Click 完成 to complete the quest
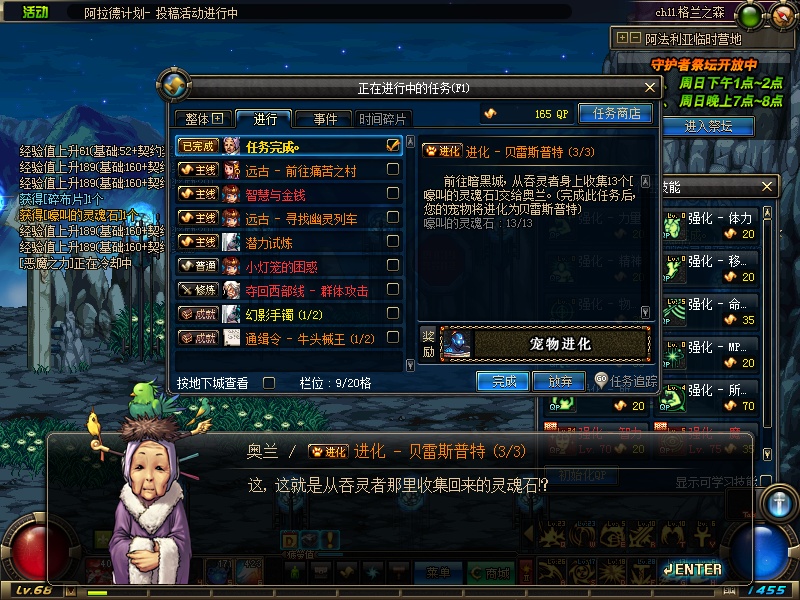Screen dimensions: 800x600 (x=503, y=381)
